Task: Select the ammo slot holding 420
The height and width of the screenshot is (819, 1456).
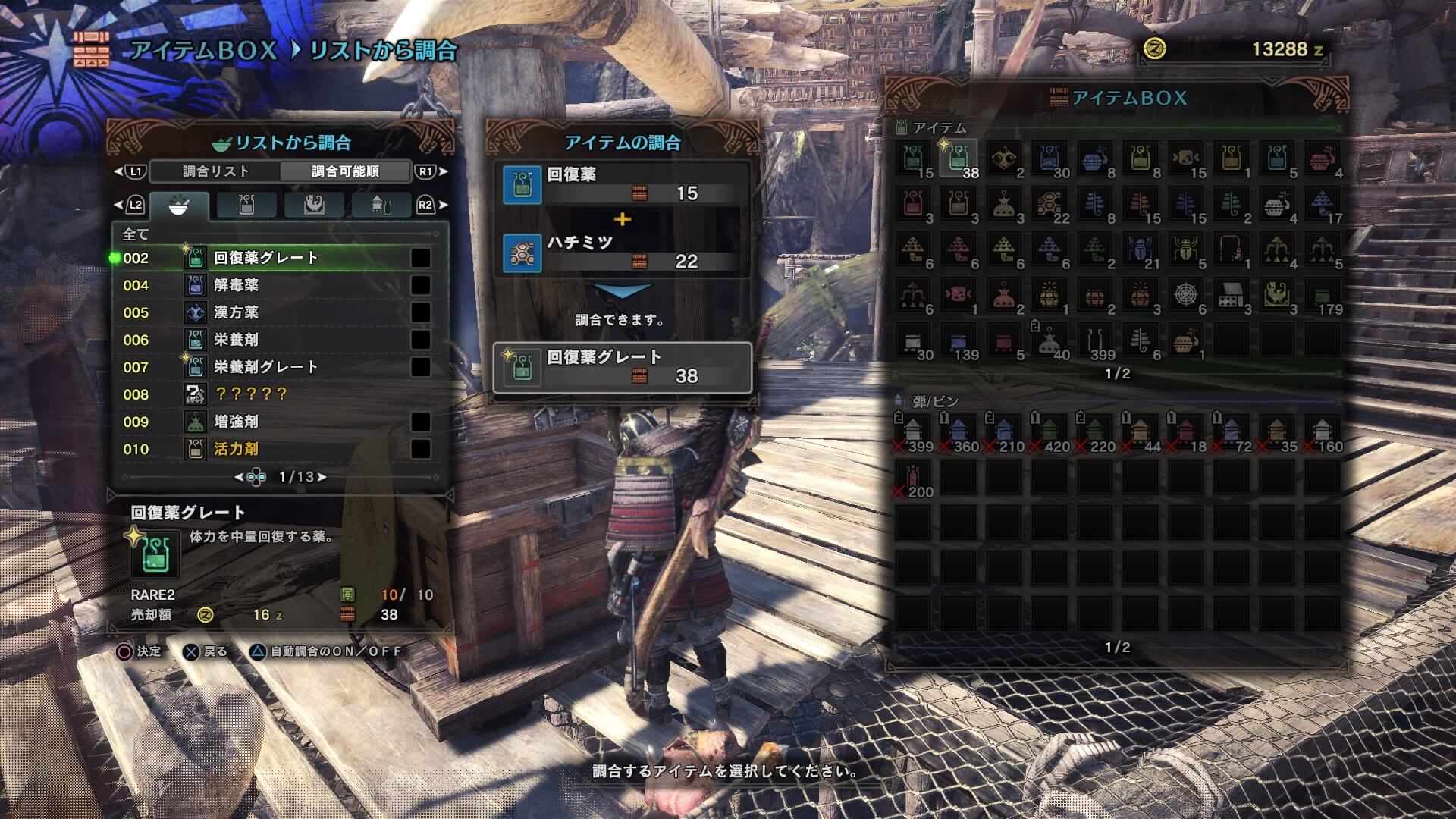Action: 1050,432
